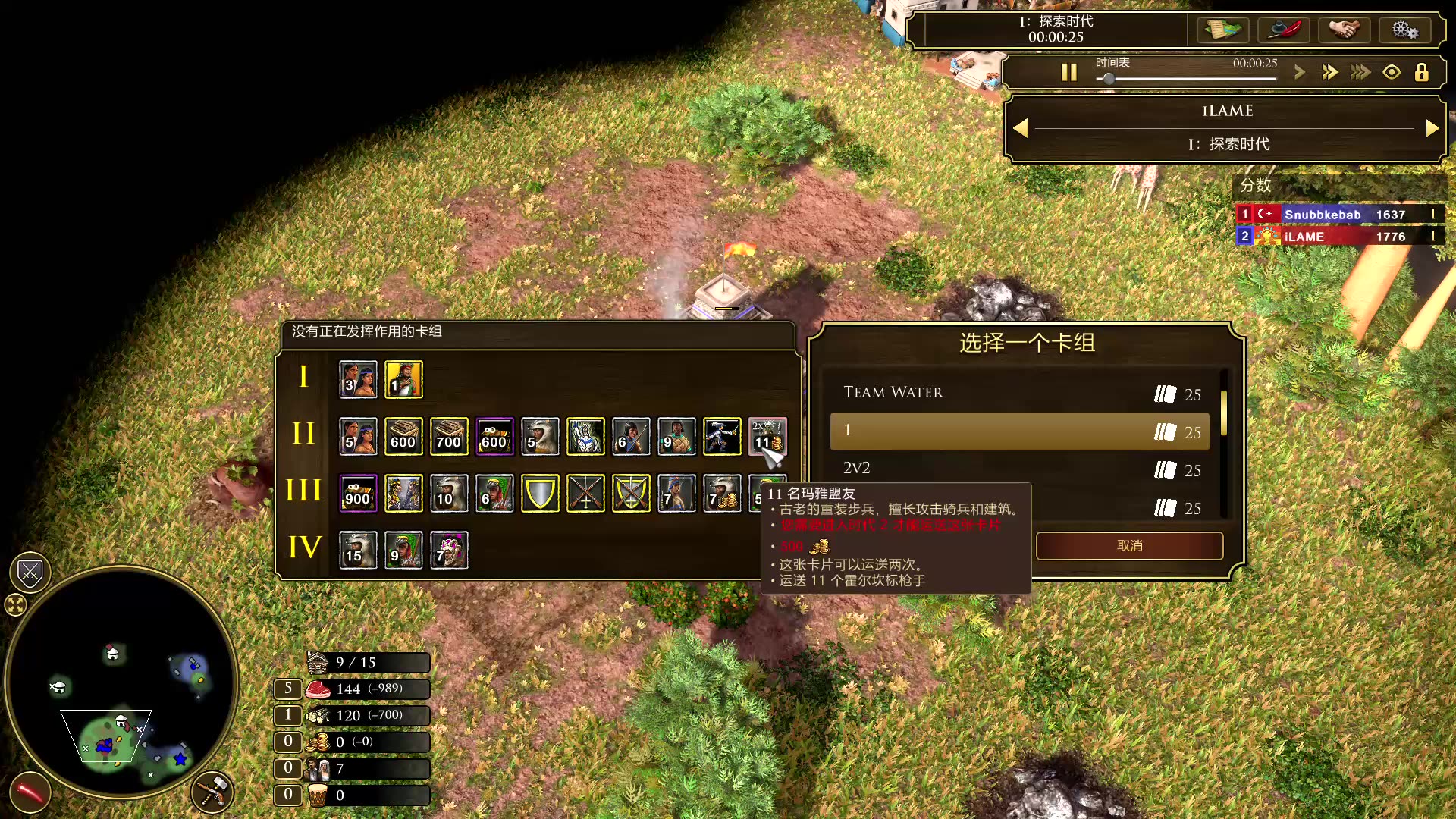Toggle the replay camera lock
This screenshot has height=819, width=1456.
pyautogui.click(x=1421, y=72)
